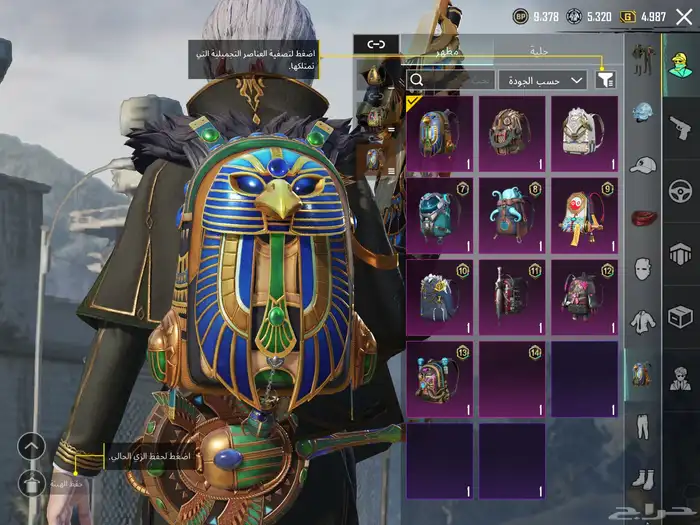Open the vehicle skins steering wheel section
700x525 pixels.
click(x=680, y=190)
